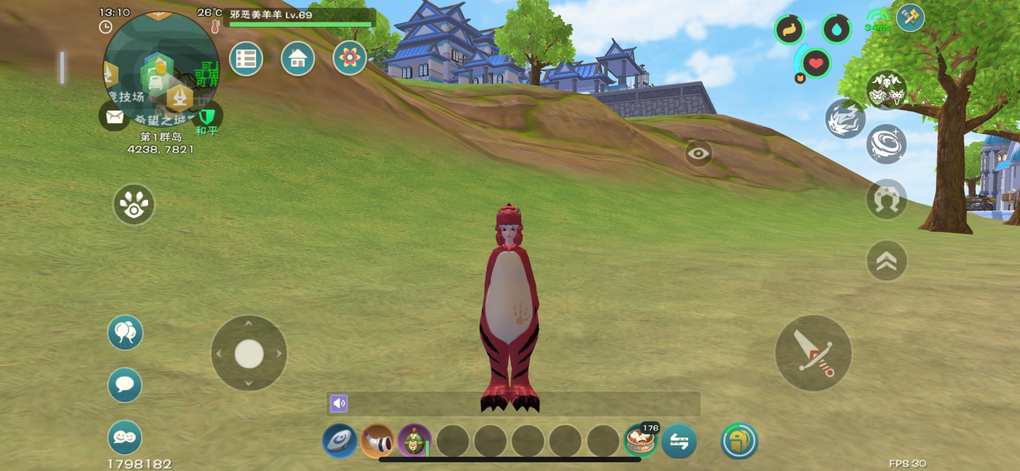1020x471 pixels.
Task: Tap the double-chevron jump button
Action: point(886,261)
